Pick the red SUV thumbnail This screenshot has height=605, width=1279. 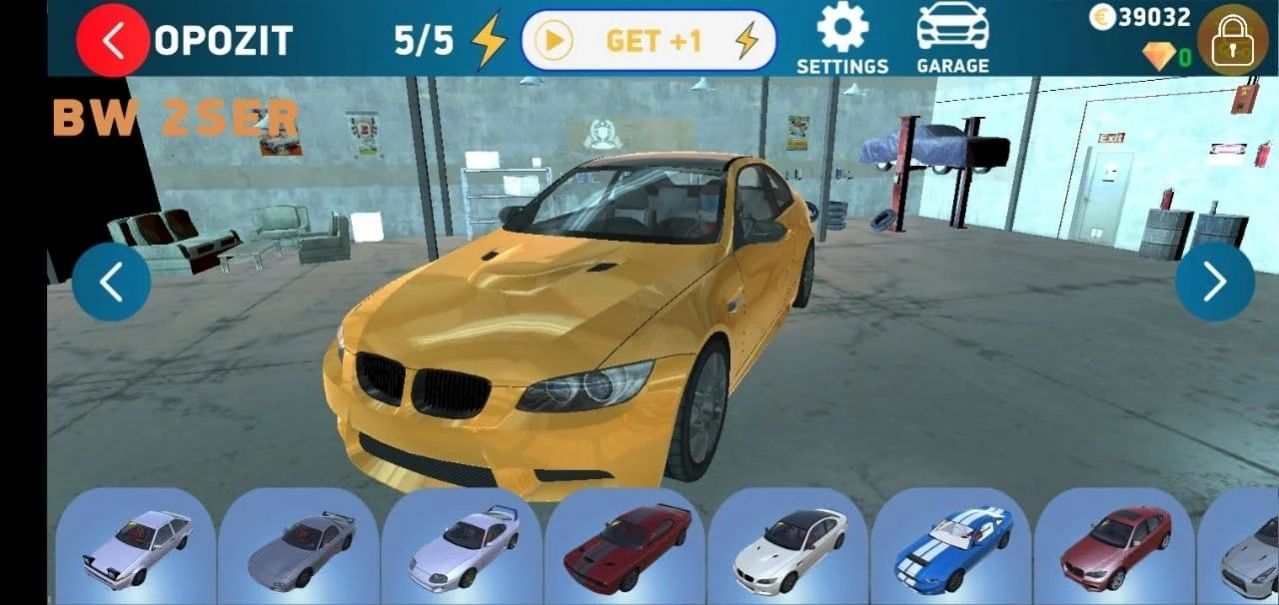(1115, 547)
